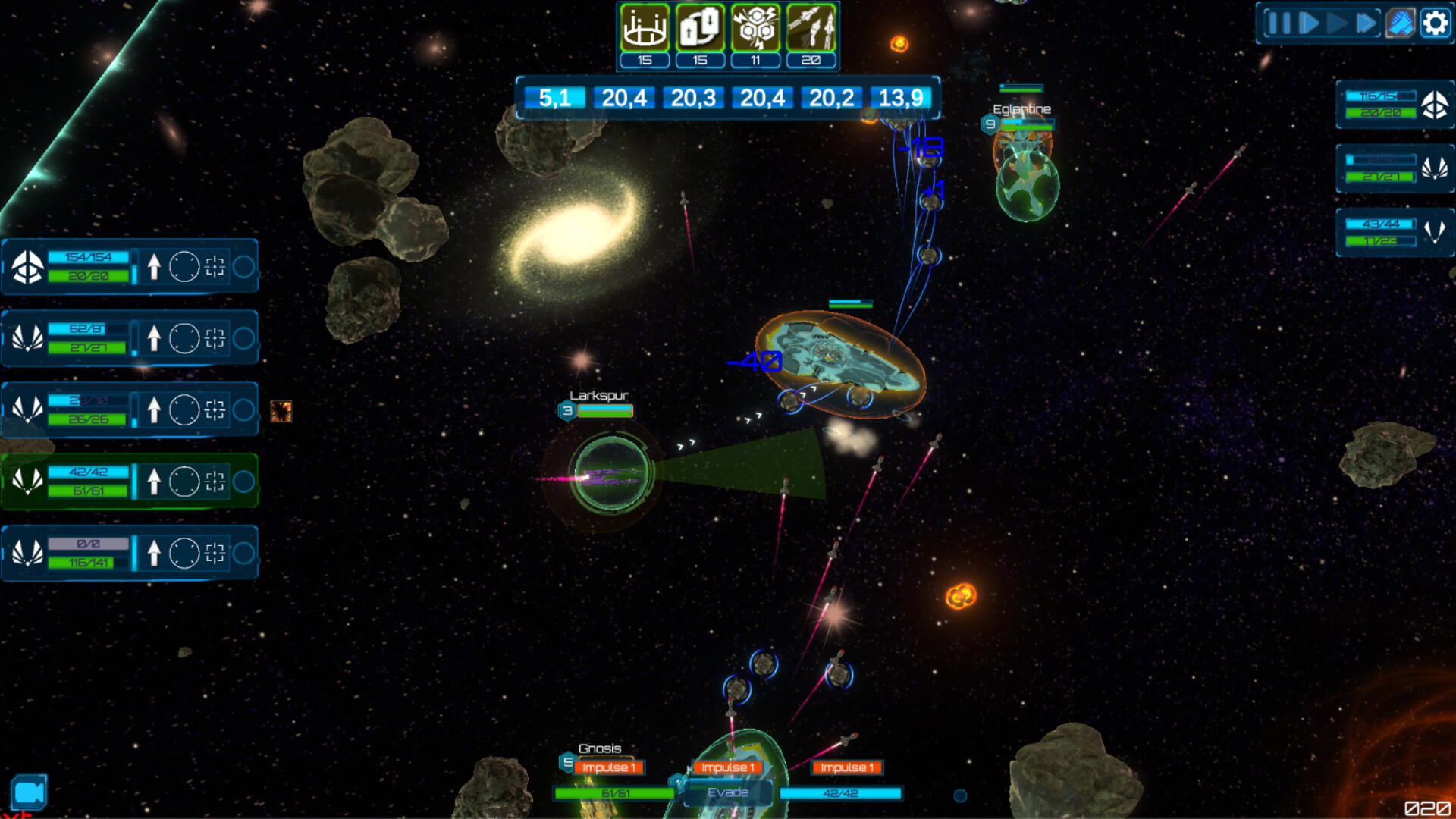Pause the game using the pause control
Screen dimensions: 1456x819
1279,24
